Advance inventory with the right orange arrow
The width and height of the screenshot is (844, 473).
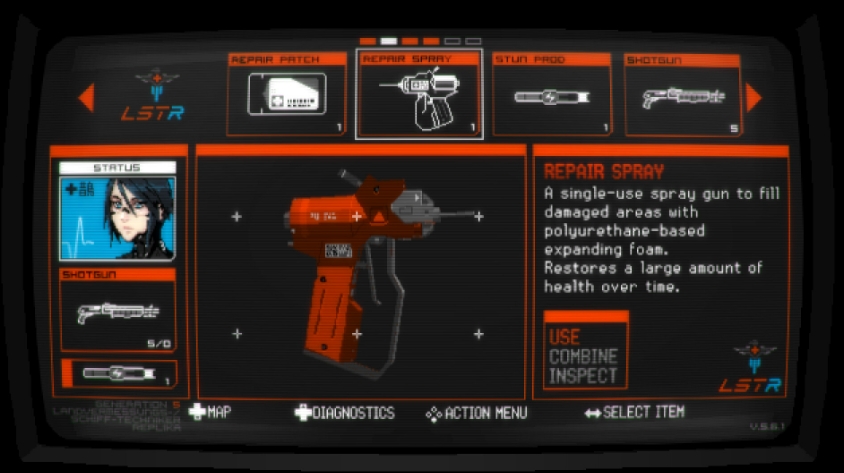[x=754, y=97]
